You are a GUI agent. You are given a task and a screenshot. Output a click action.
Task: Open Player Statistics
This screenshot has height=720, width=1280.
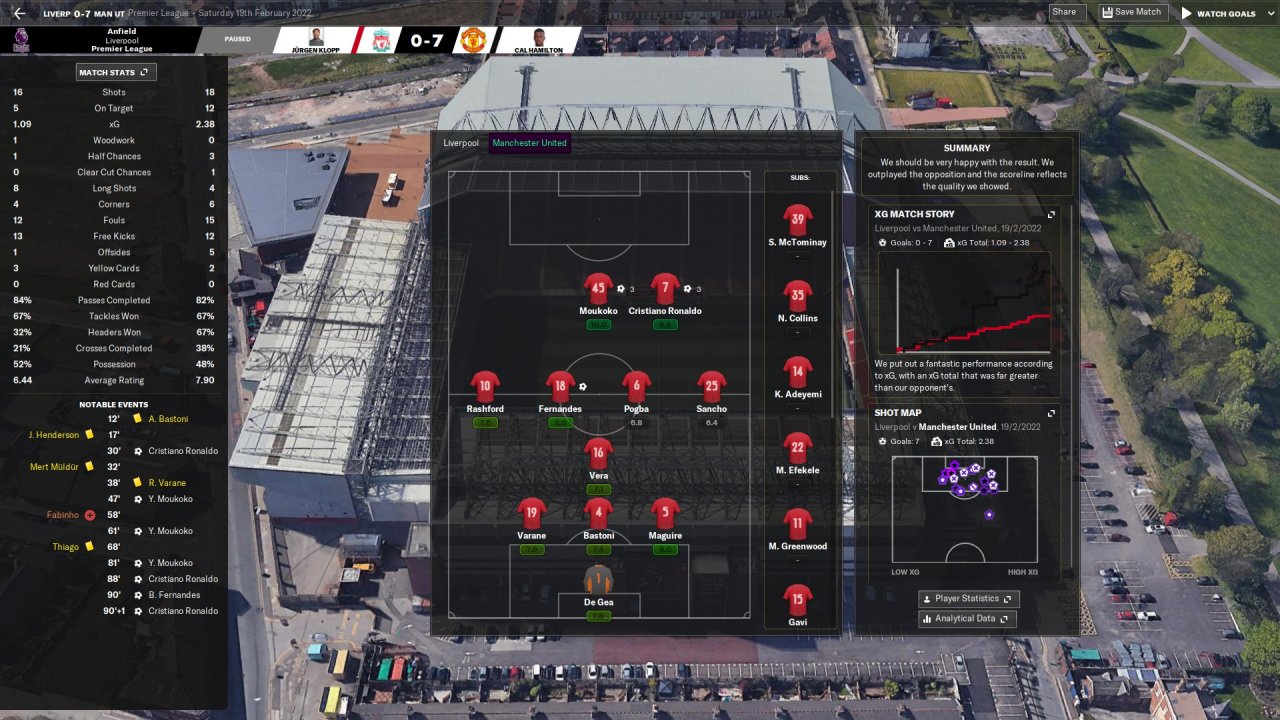point(968,599)
